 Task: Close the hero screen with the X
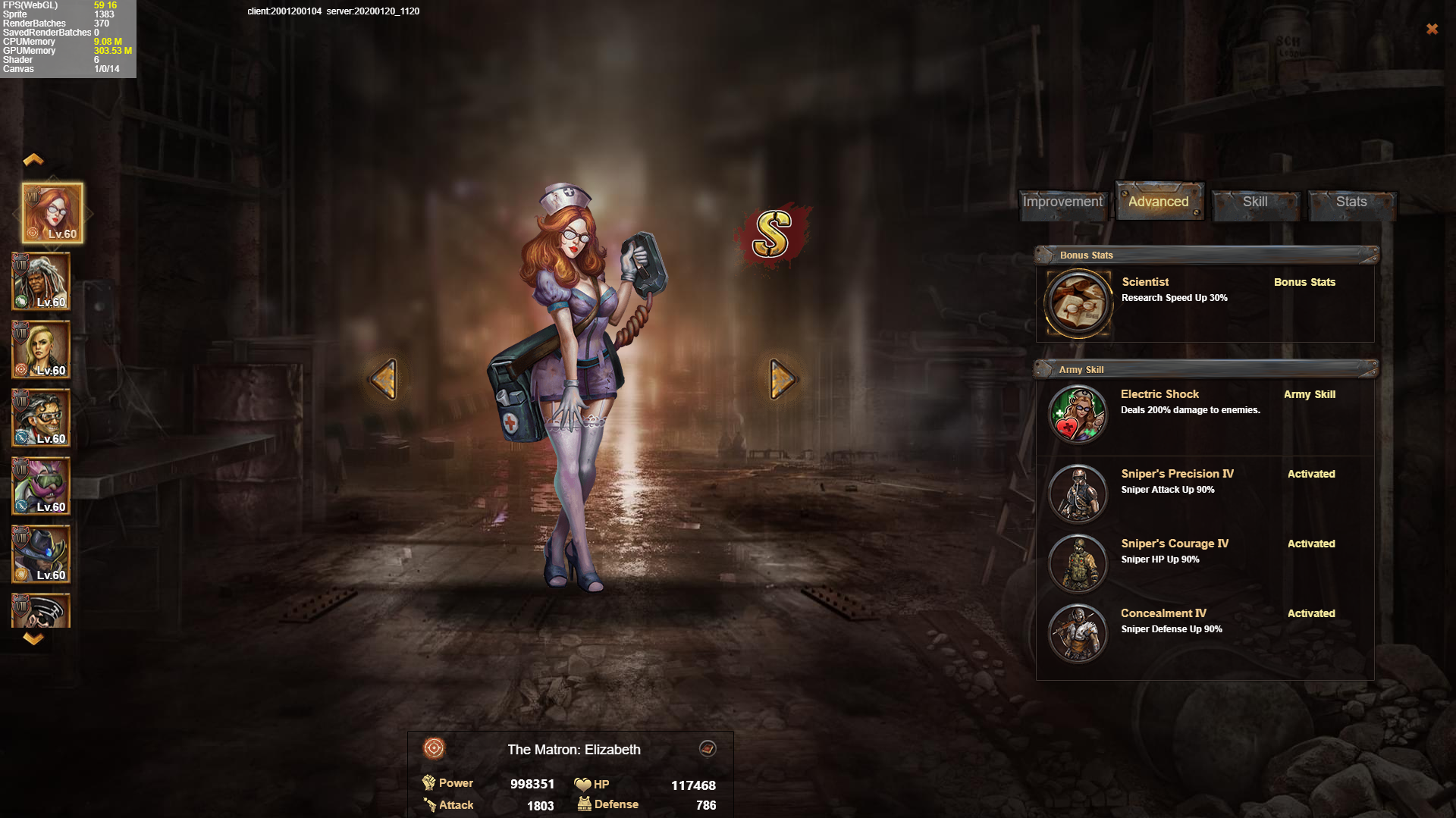click(x=1432, y=29)
